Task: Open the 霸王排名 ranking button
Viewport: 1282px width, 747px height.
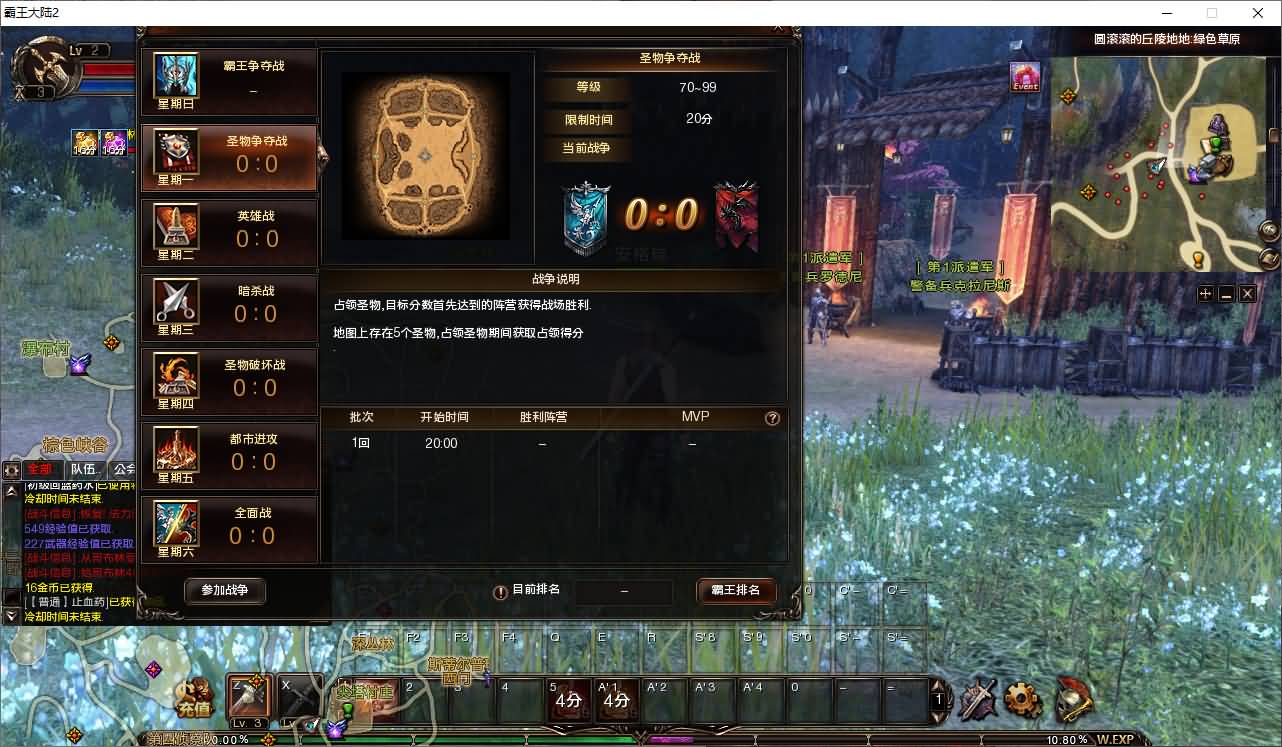Action: tap(736, 591)
